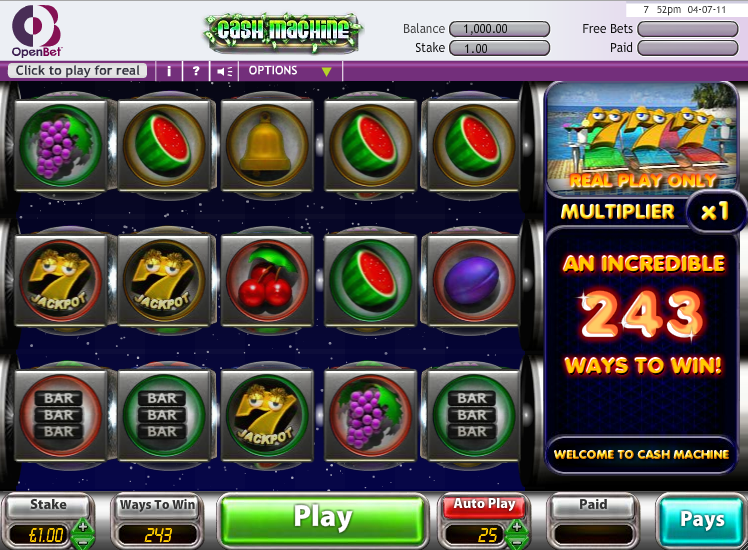The height and width of the screenshot is (550, 748).
Task: Click to play for real
Action: pyautogui.click(x=78, y=71)
